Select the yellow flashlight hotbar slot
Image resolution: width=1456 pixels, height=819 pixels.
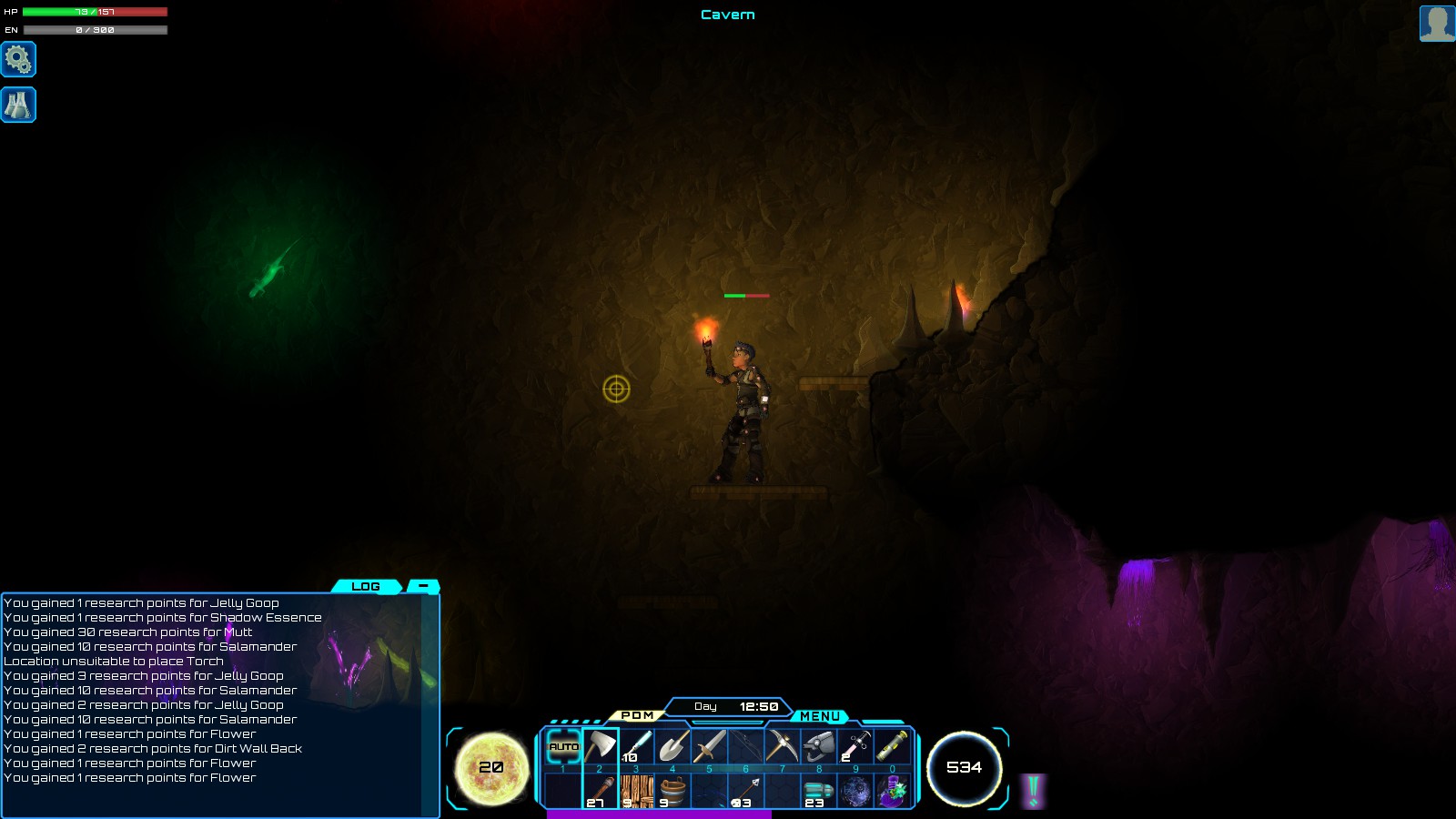(x=892, y=747)
